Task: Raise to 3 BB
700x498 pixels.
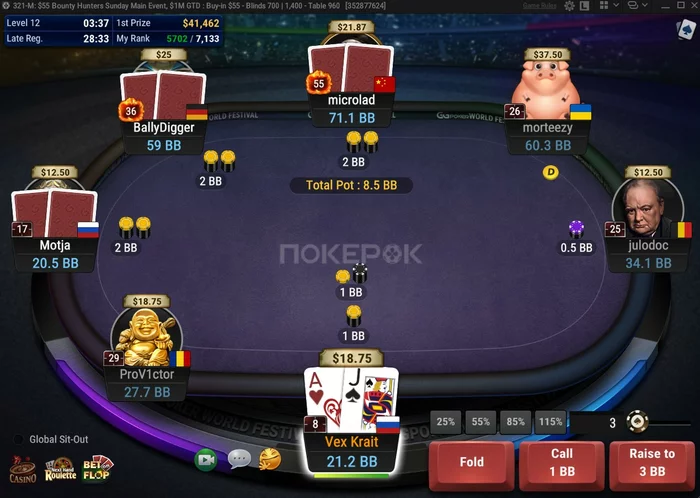Action: [x=652, y=462]
